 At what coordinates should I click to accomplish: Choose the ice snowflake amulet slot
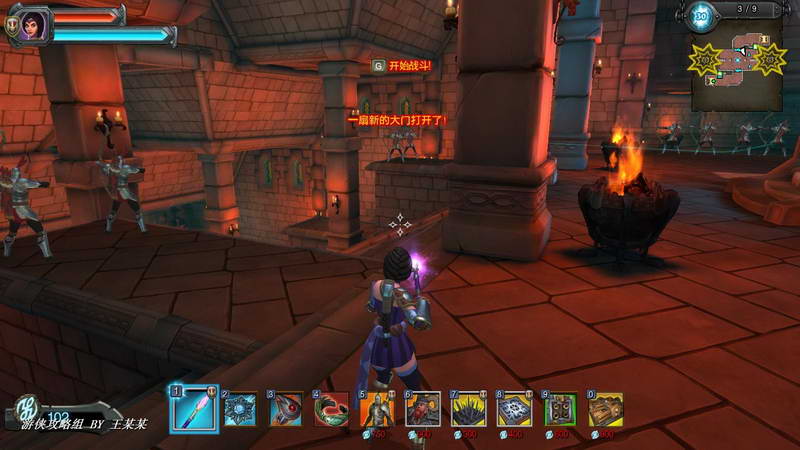pos(240,409)
